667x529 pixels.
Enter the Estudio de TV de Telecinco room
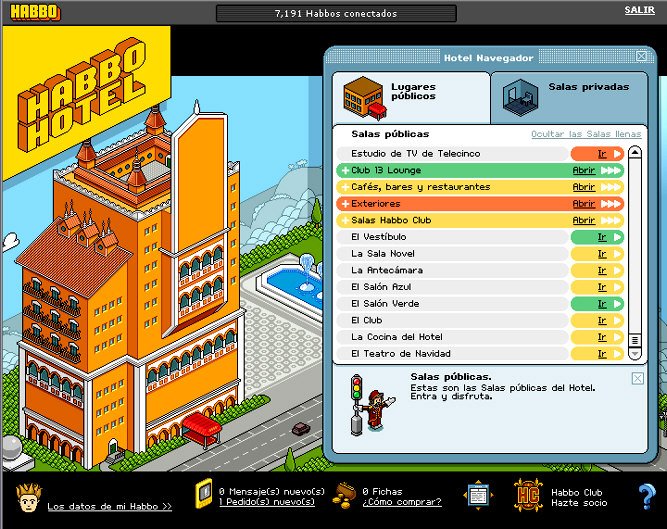[602, 154]
